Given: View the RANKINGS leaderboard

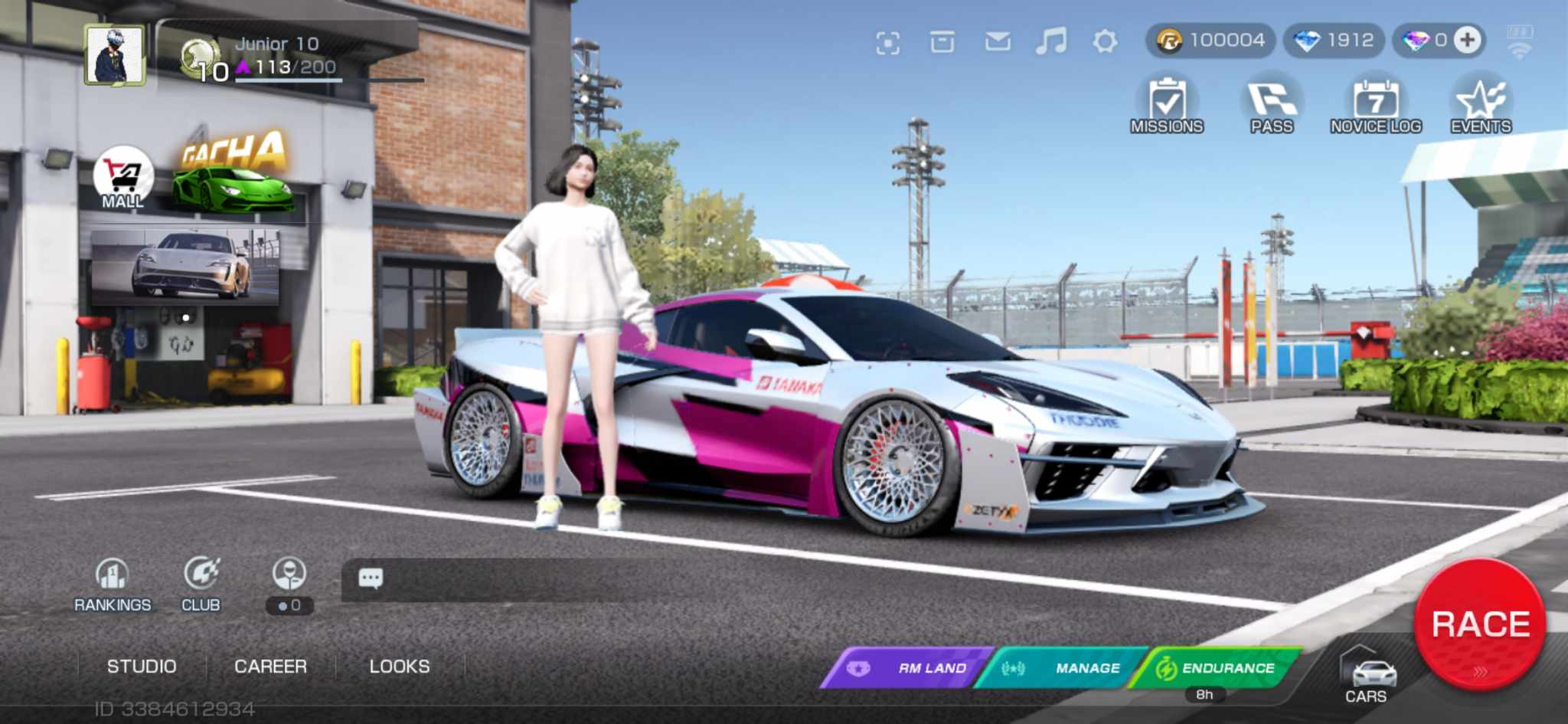Looking at the screenshot, I should point(113,585).
